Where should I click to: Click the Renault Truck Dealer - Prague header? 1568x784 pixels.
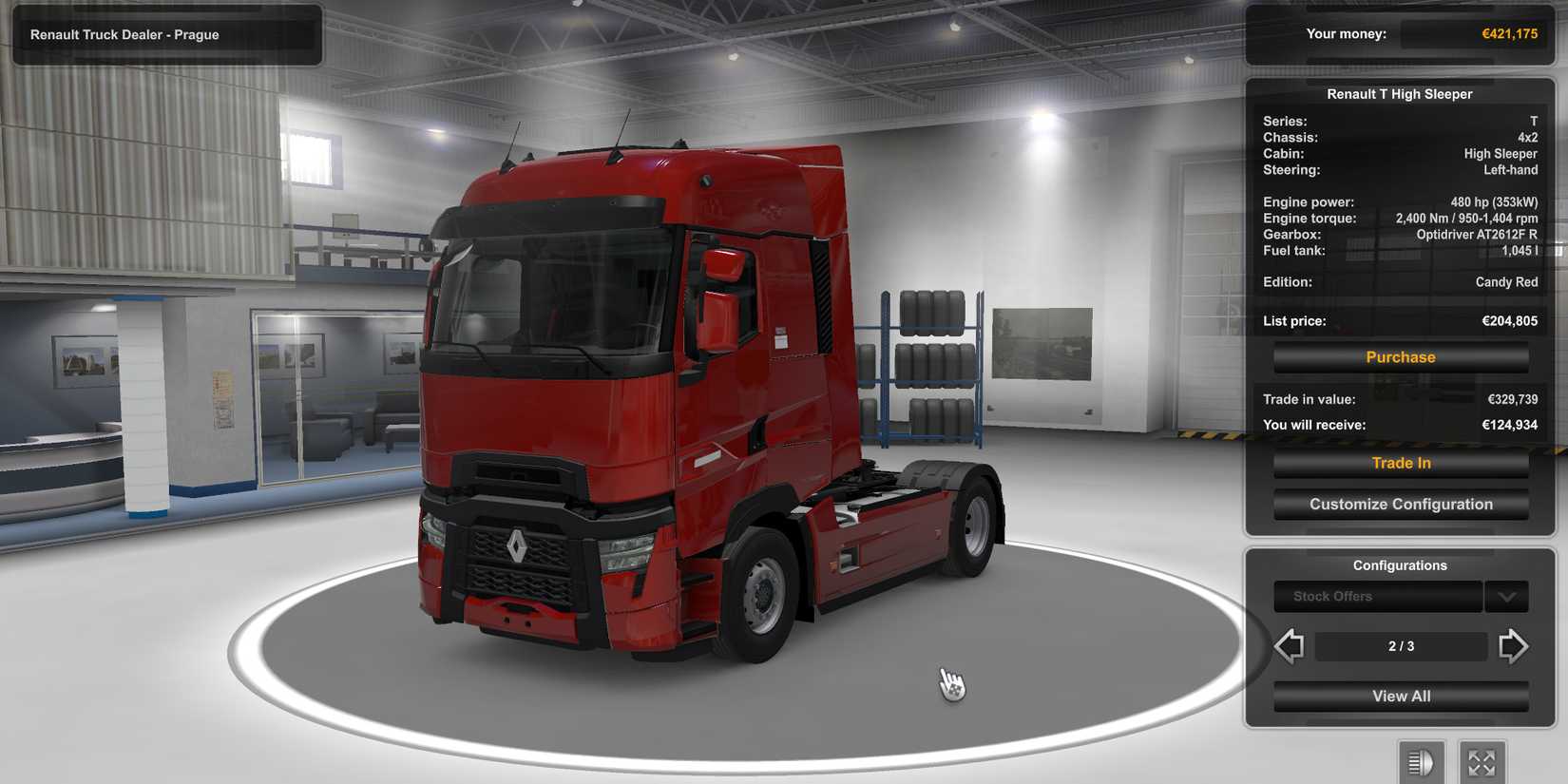tap(166, 34)
